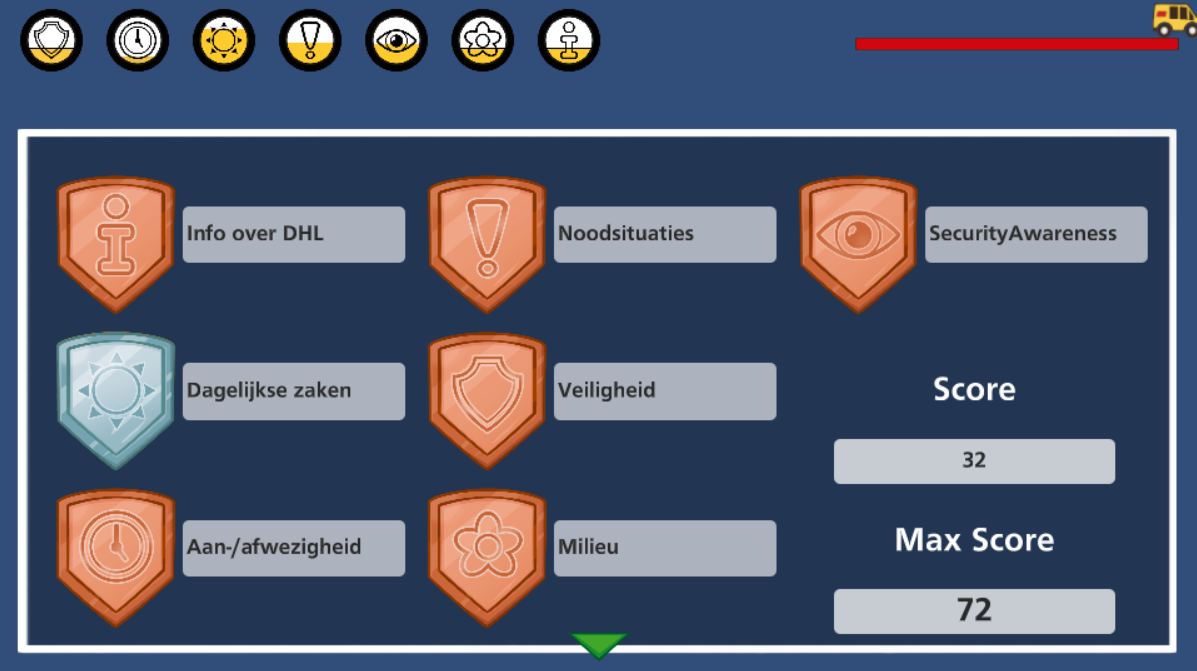This screenshot has width=1197, height=671.
Task: Click the bronze flower shield badge
Action: (487, 555)
